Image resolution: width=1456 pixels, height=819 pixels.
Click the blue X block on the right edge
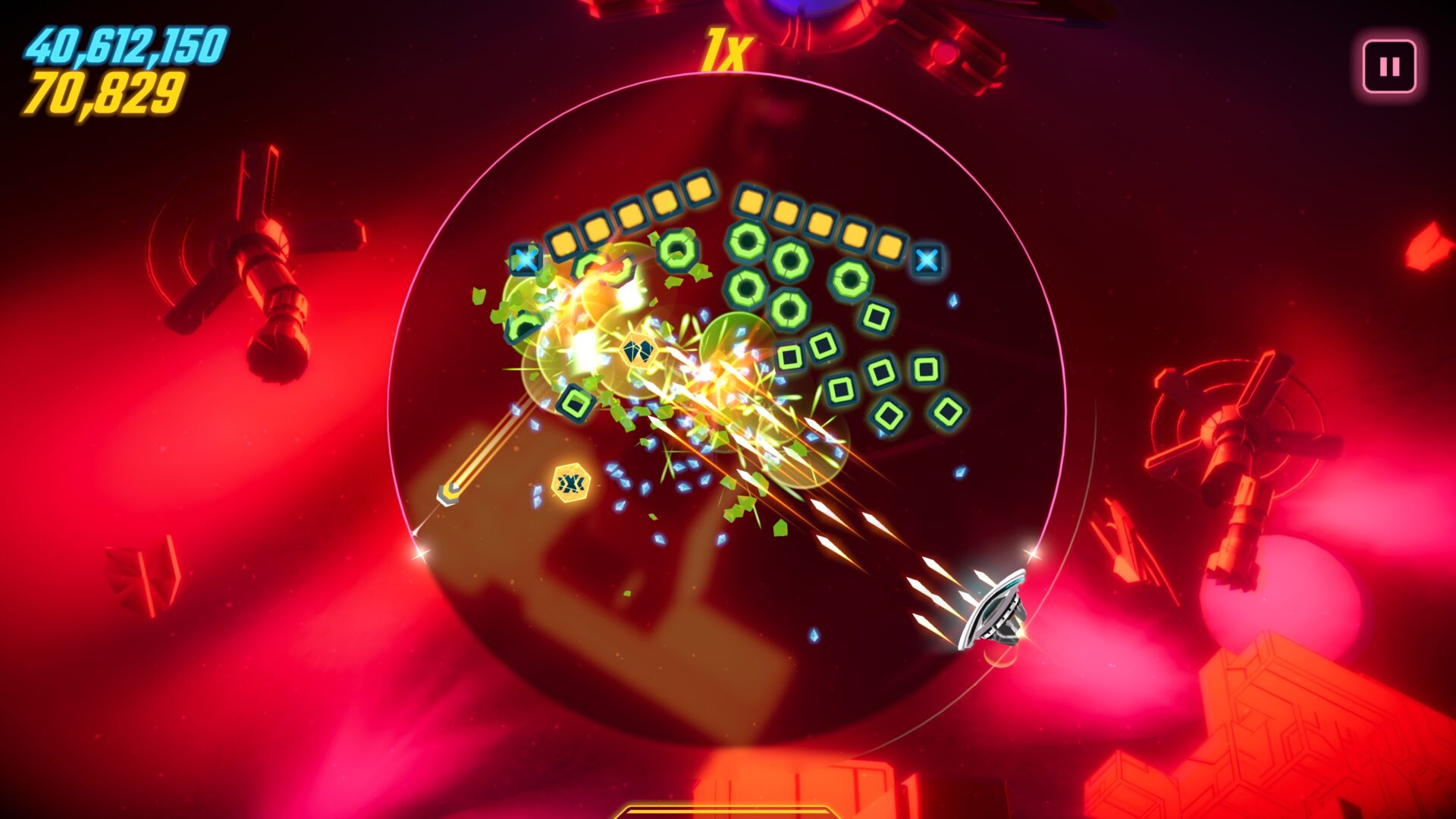pos(927,260)
